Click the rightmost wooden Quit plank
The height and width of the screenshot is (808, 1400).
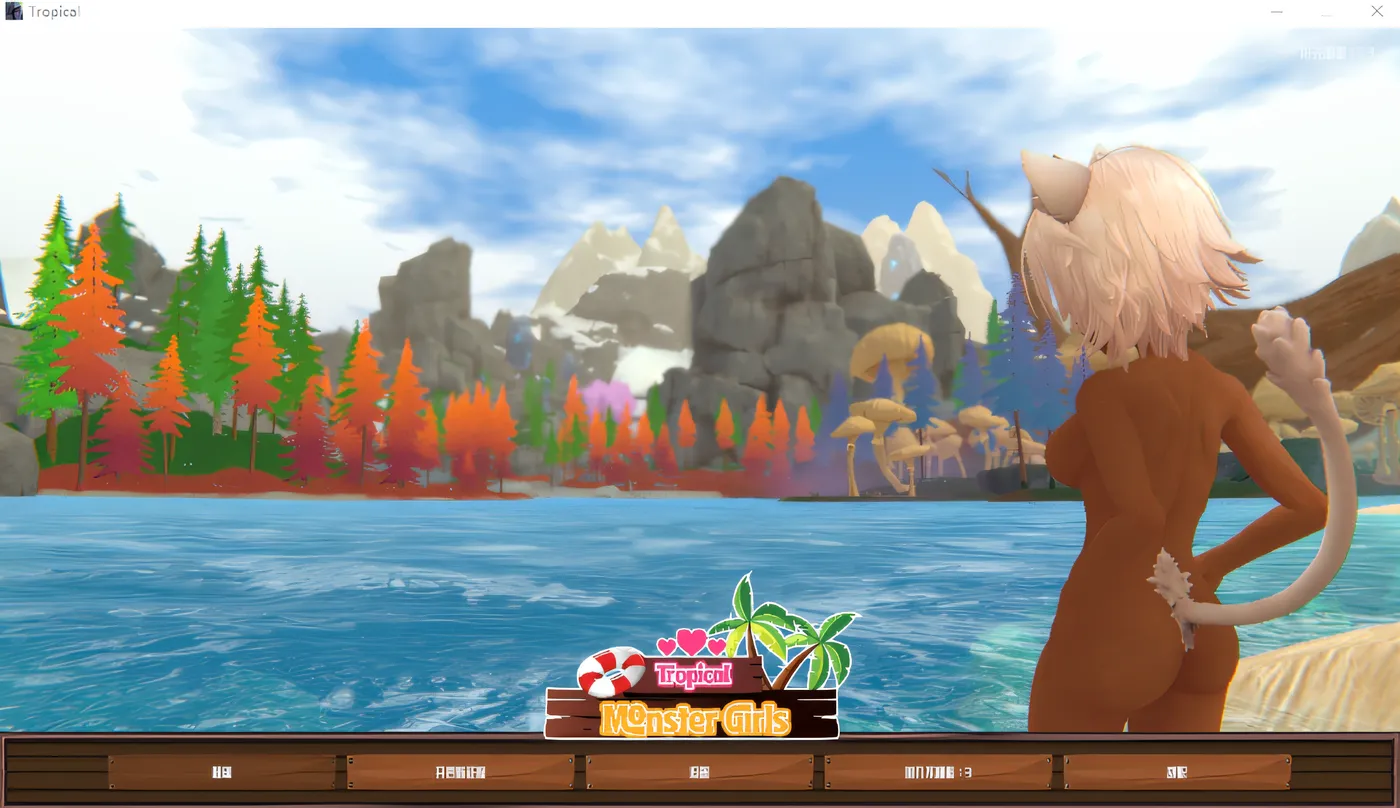click(1178, 771)
